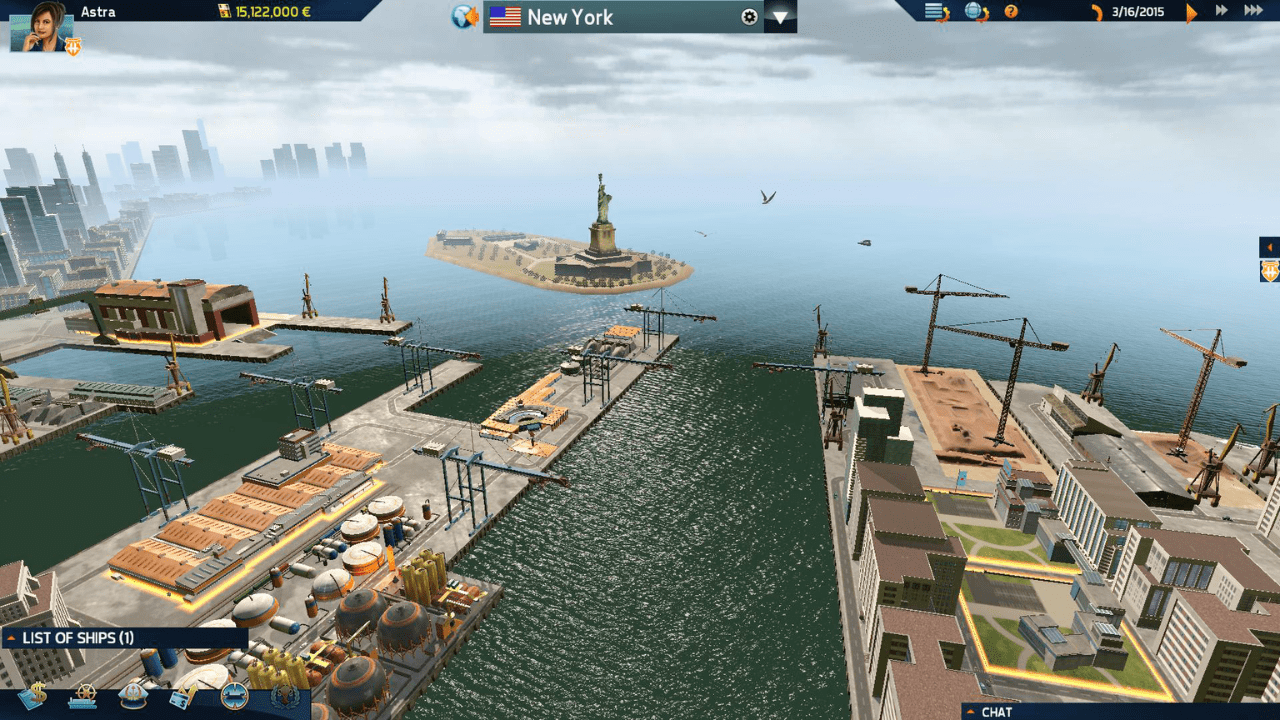The image size is (1280, 720).
Task: Open the ship and helm wheel menu
Action: pyautogui.click(x=83, y=695)
